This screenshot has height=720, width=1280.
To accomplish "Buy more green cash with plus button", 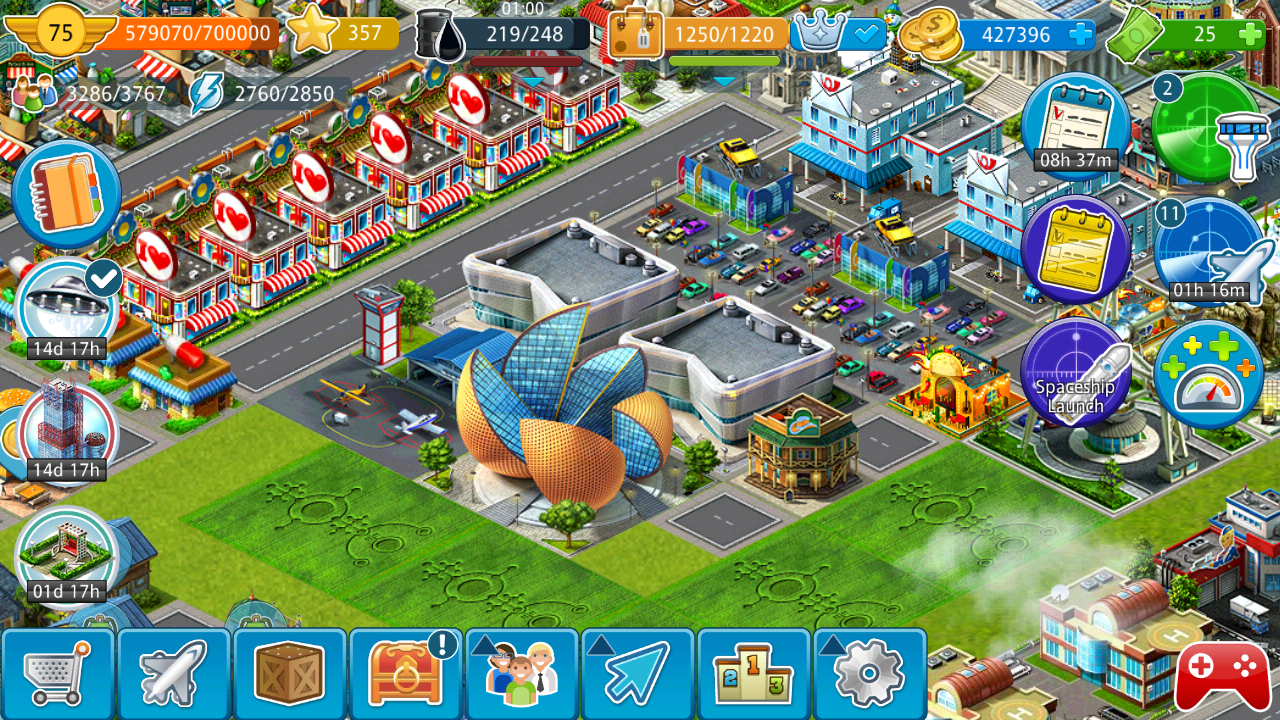I will click(1249, 35).
